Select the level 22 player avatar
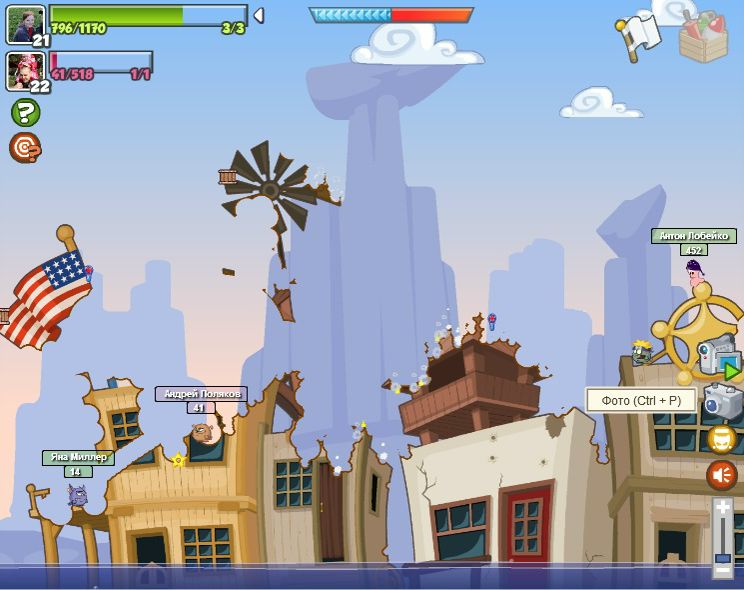 coord(25,70)
